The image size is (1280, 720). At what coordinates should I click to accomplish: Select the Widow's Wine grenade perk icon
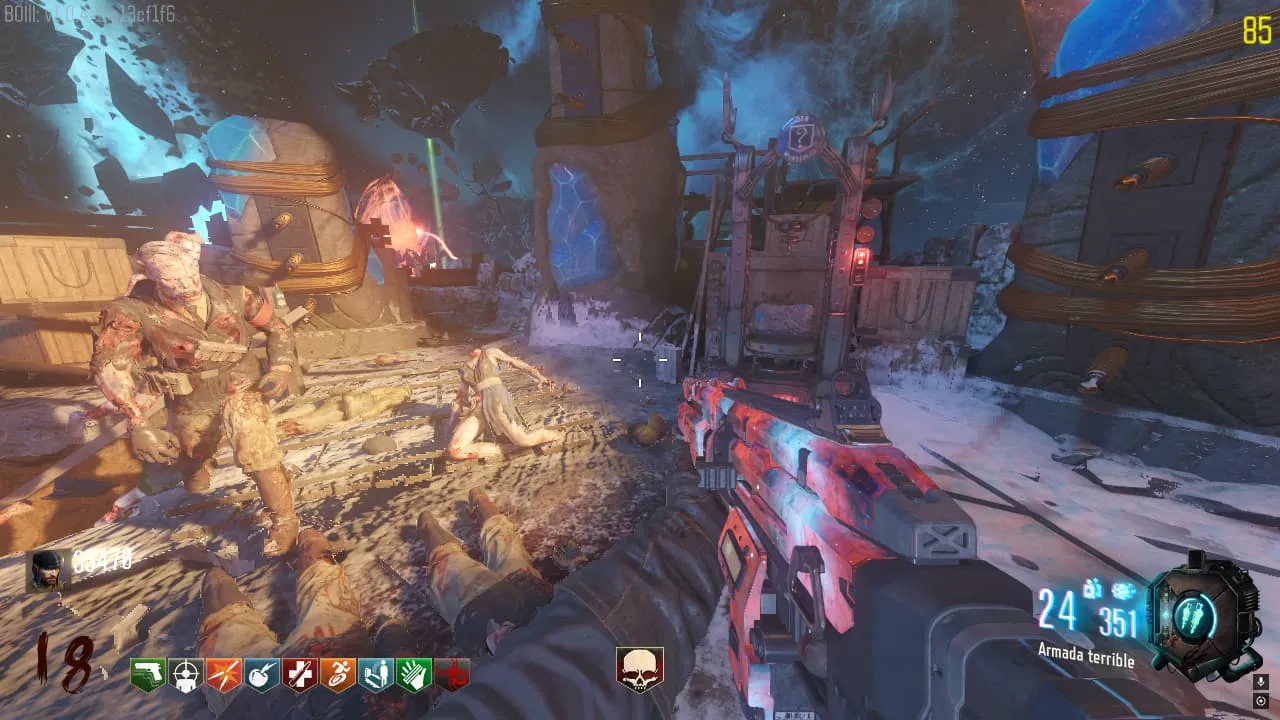(x=261, y=675)
